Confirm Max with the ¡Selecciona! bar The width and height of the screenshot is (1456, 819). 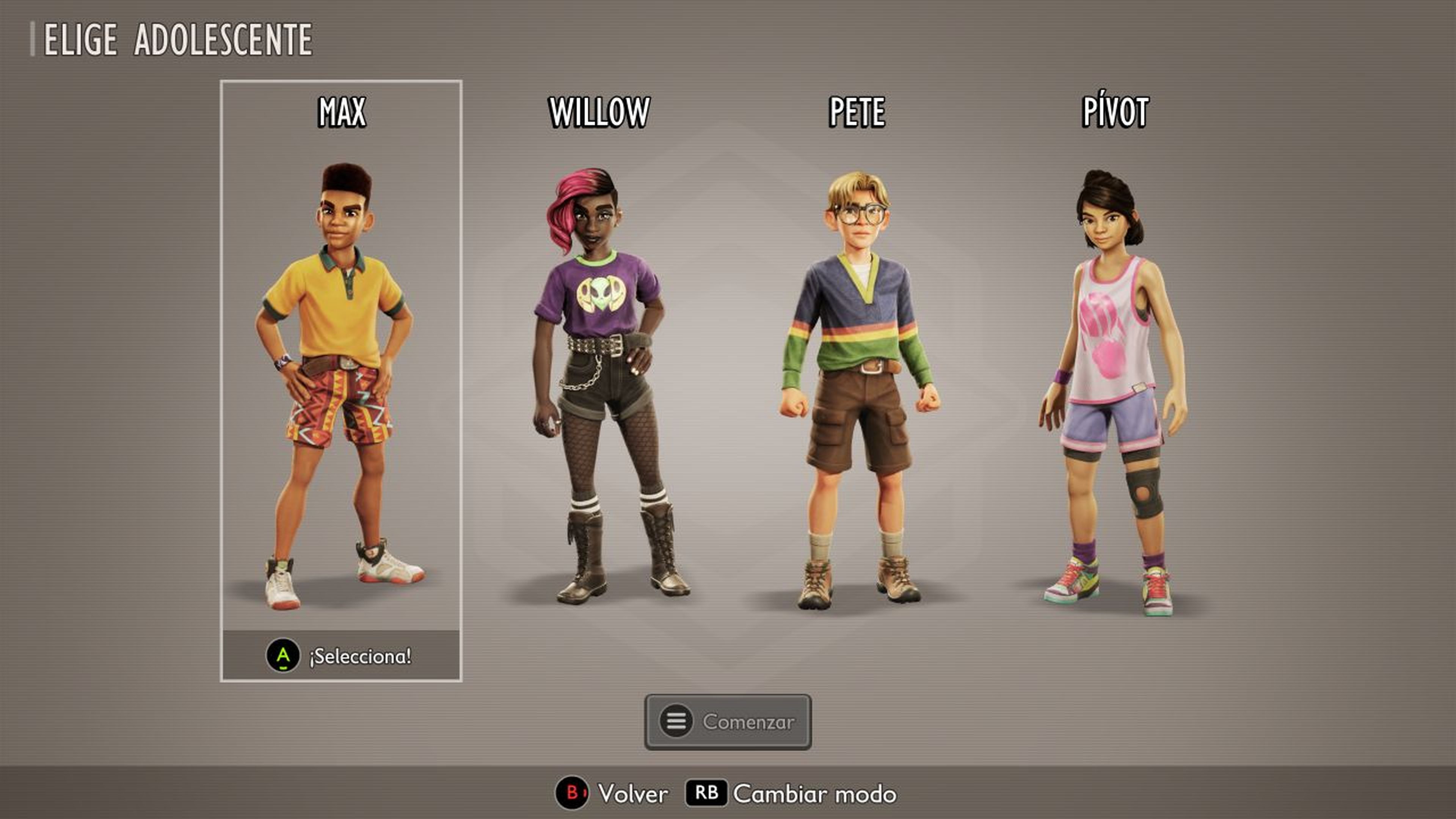(341, 656)
